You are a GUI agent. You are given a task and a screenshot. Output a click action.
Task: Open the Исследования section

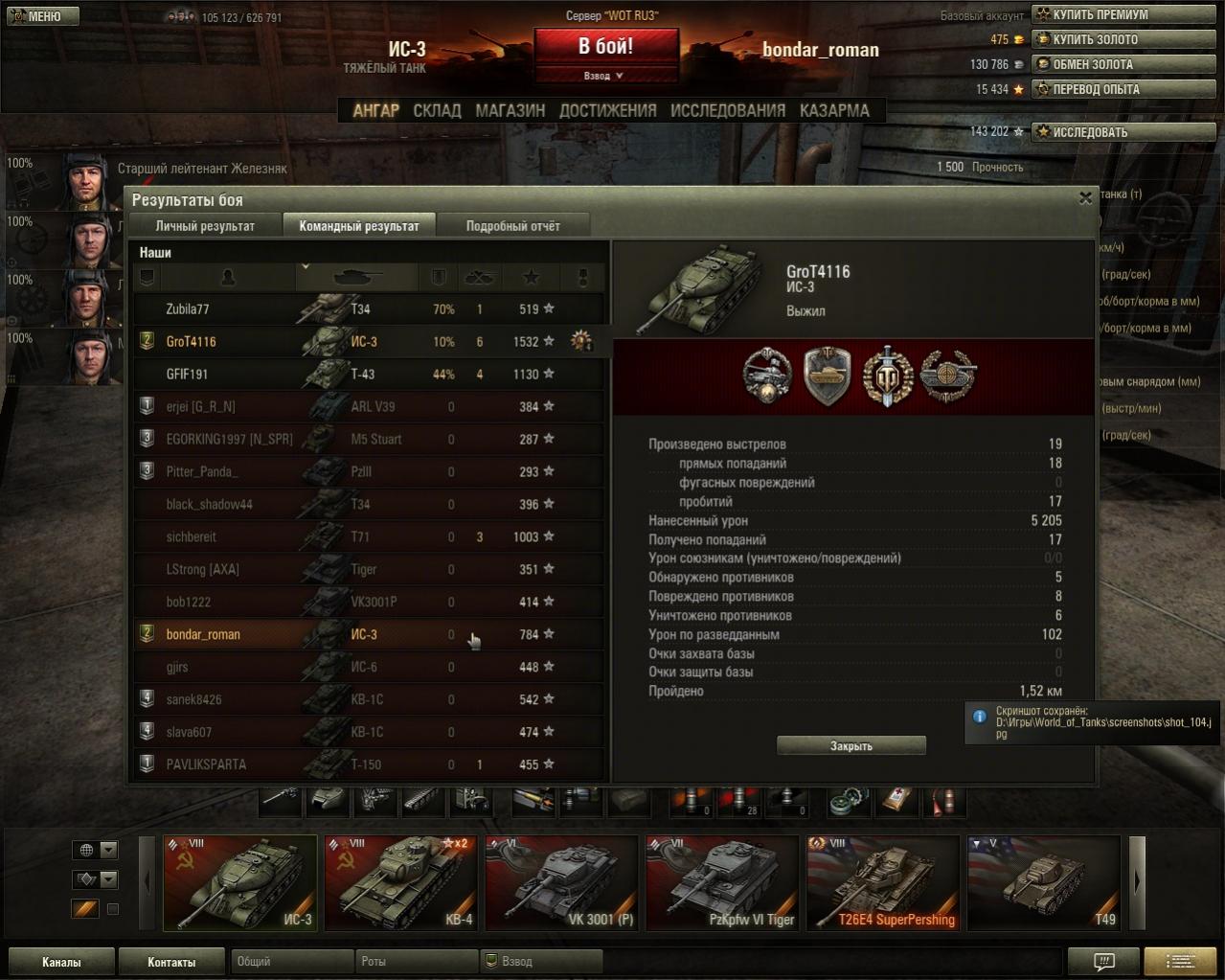tap(727, 110)
